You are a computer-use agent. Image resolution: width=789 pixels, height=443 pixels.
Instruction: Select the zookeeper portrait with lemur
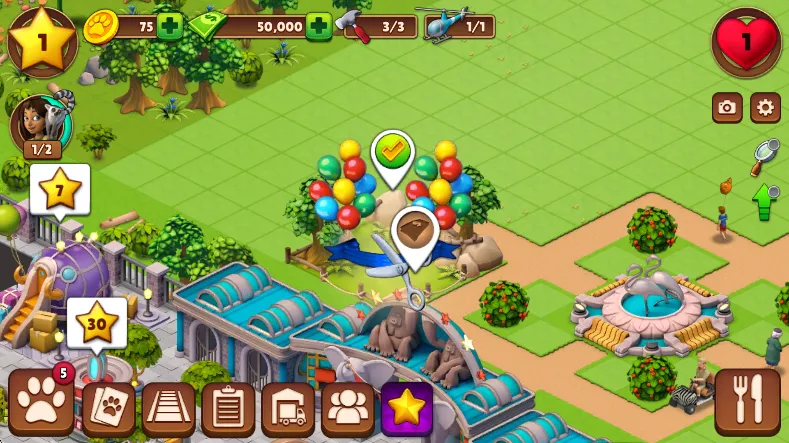pyautogui.click(x=36, y=125)
